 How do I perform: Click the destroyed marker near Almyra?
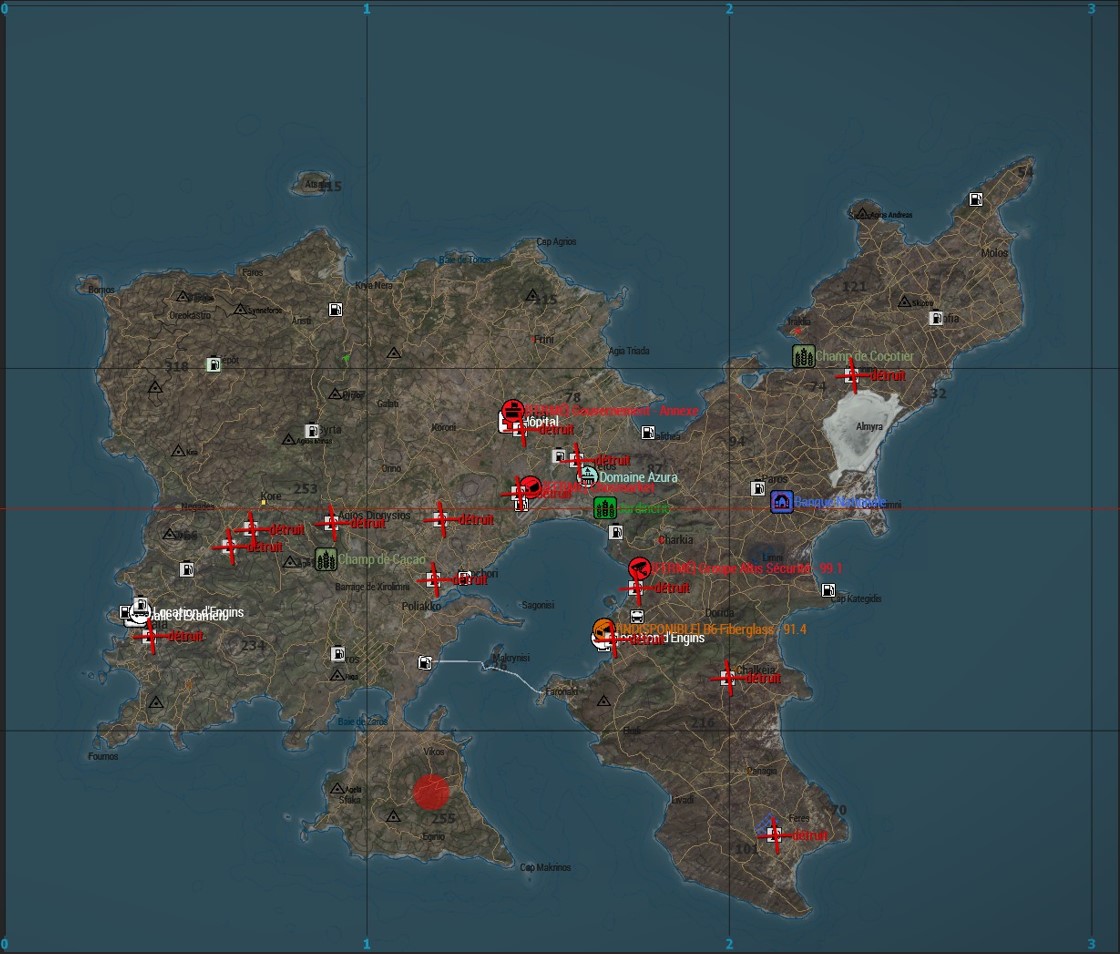[x=852, y=375]
